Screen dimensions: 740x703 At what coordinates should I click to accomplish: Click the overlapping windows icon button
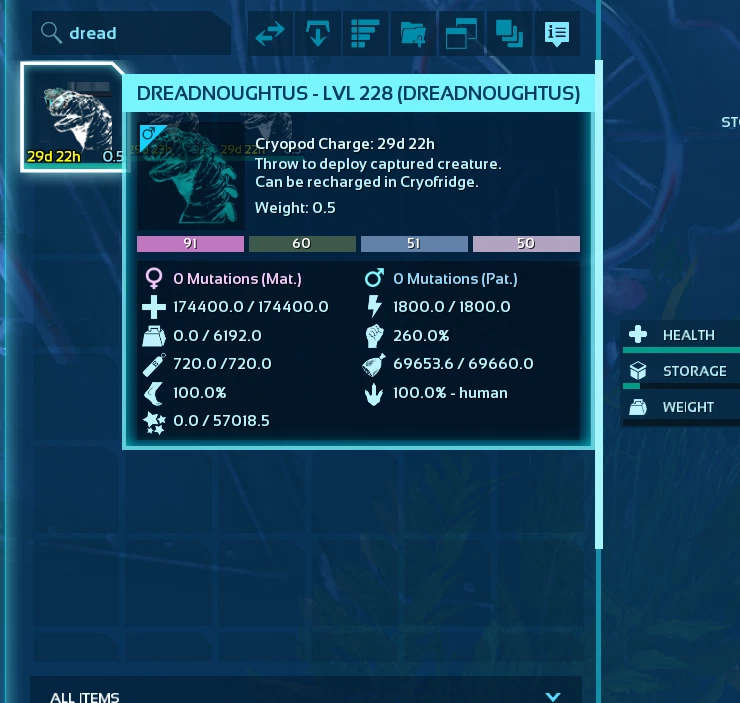pyautogui.click(x=461, y=34)
